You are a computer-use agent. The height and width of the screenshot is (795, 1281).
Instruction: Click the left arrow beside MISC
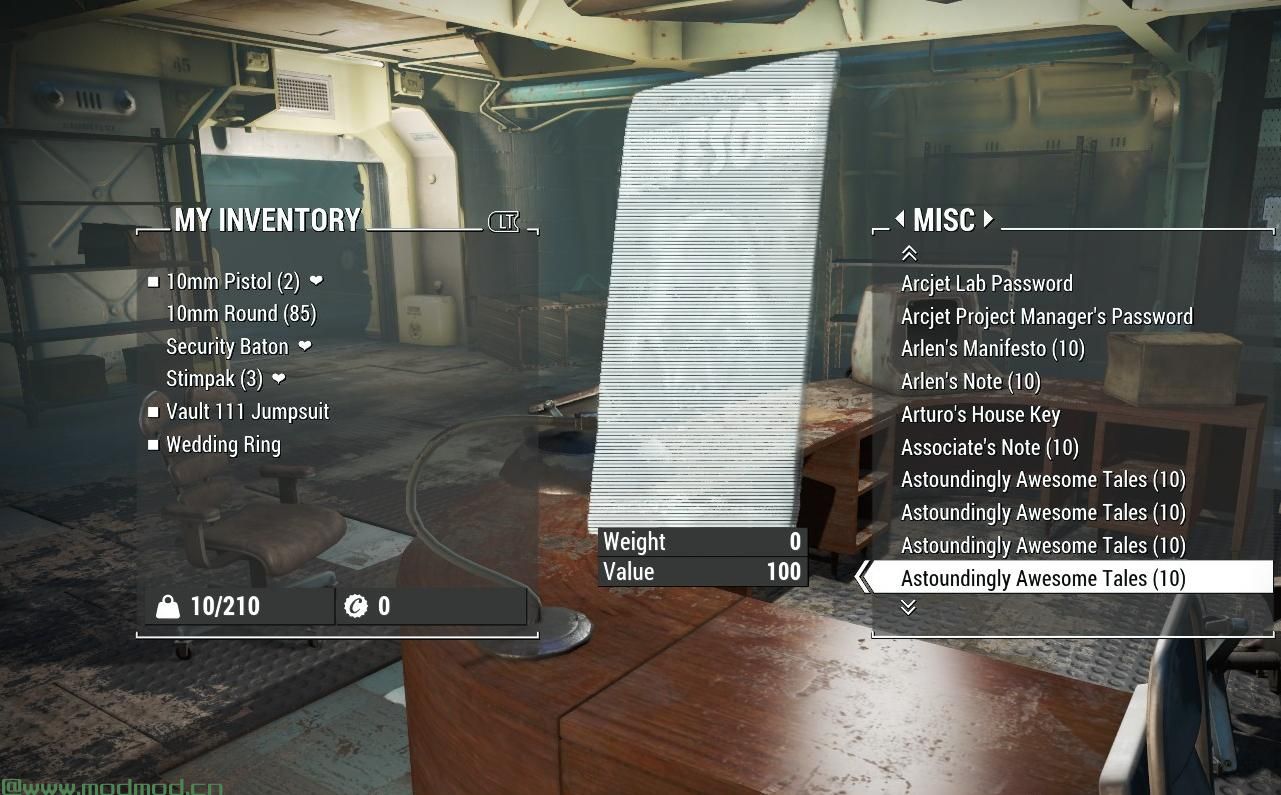click(x=899, y=219)
